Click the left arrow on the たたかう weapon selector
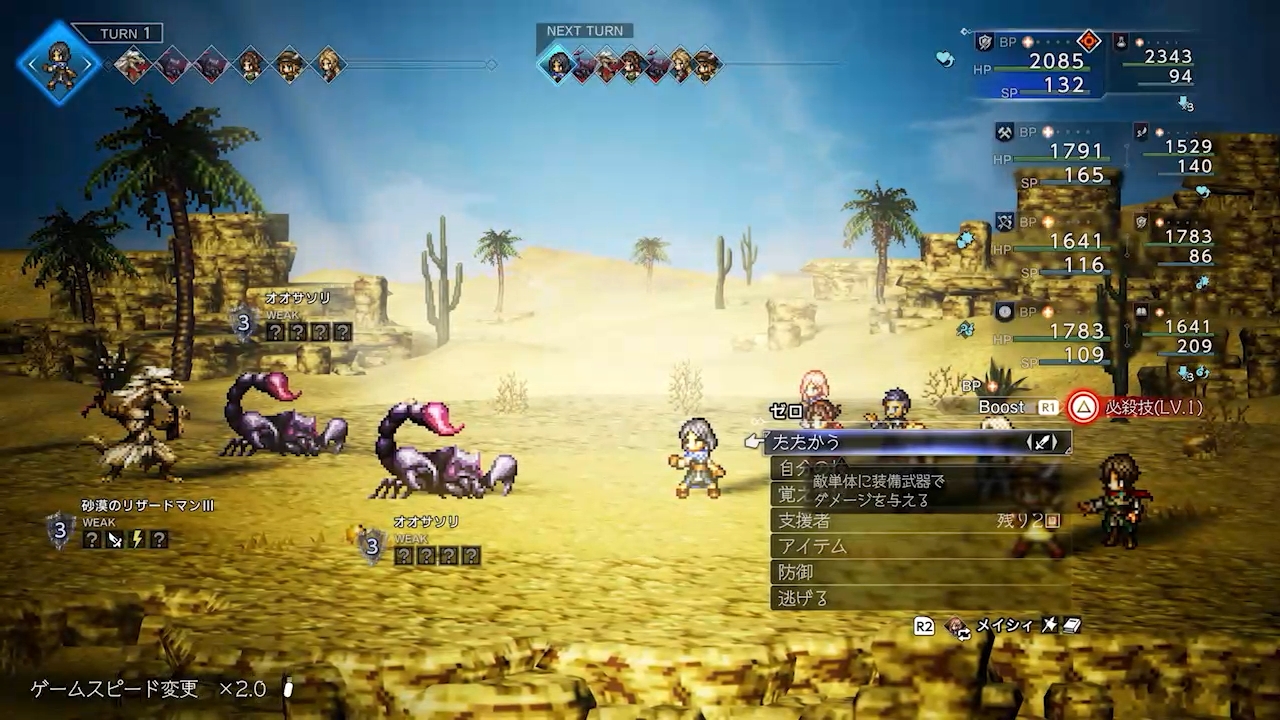This screenshot has width=1280, height=720. 1029,443
